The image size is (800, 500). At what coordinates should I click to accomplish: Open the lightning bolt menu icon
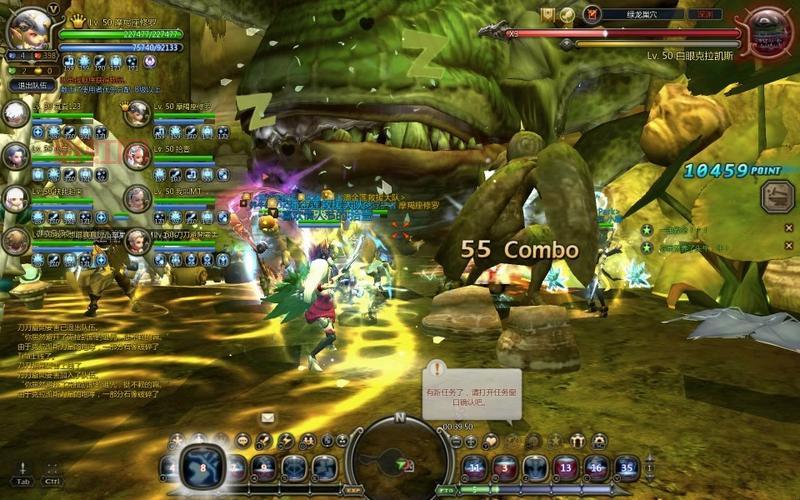click(286, 440)
